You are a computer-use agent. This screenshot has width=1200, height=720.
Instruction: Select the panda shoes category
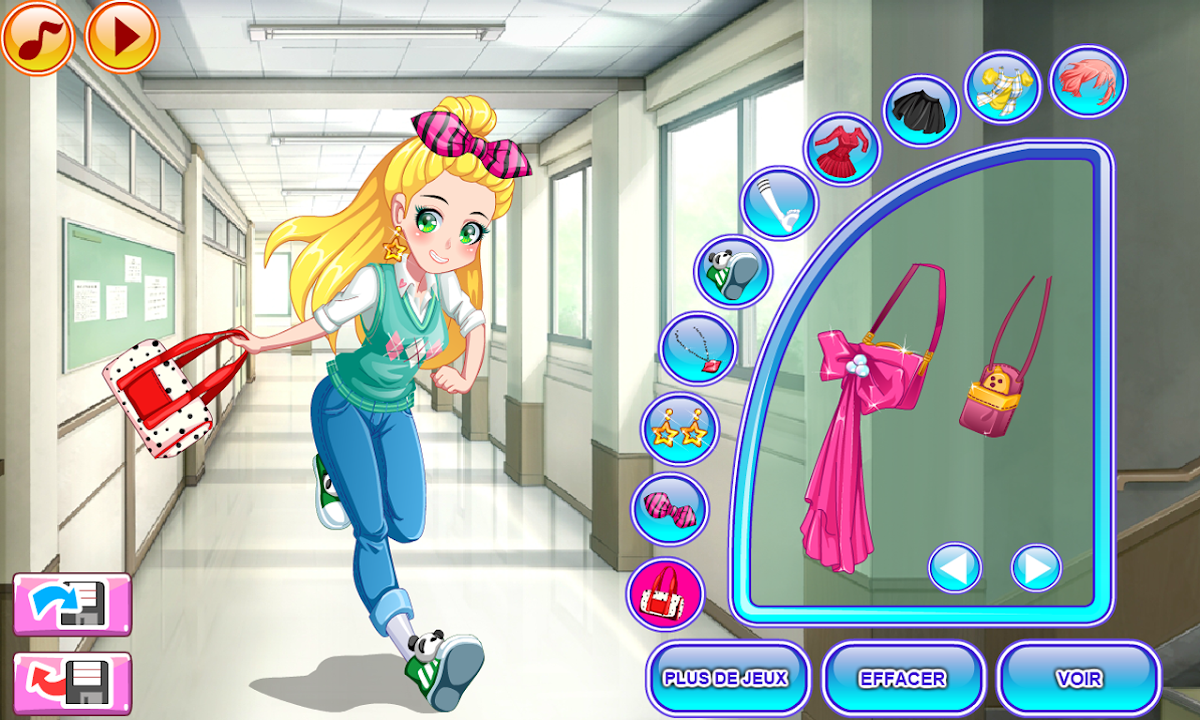(x=733, y=272)
